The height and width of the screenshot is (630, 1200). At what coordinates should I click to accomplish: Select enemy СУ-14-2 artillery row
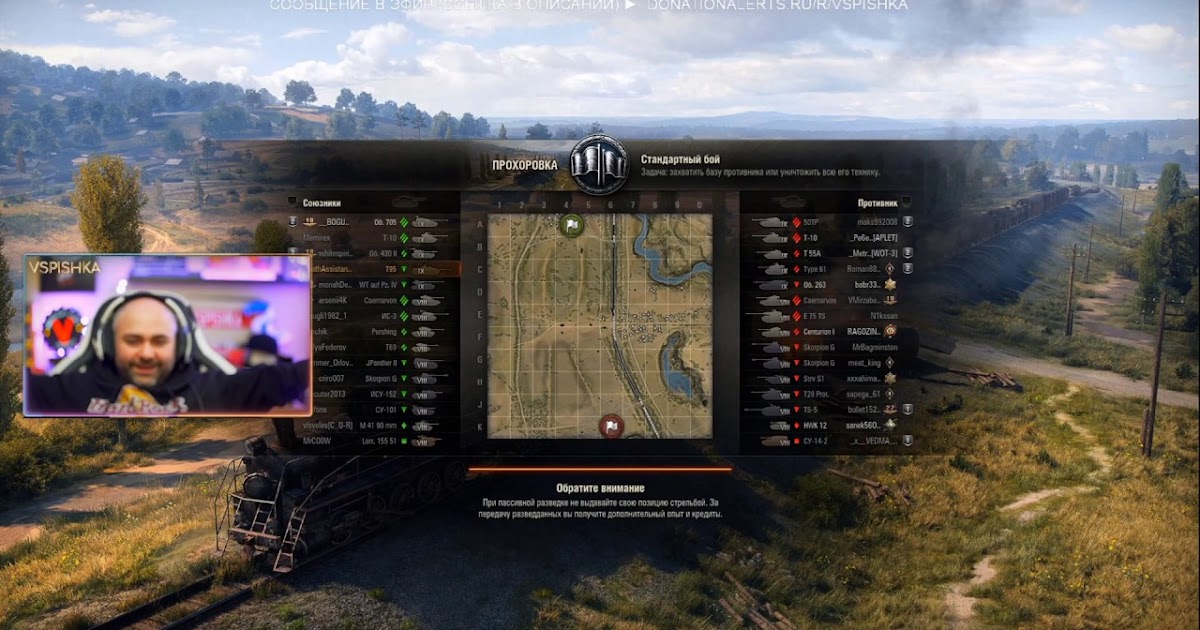830,440
